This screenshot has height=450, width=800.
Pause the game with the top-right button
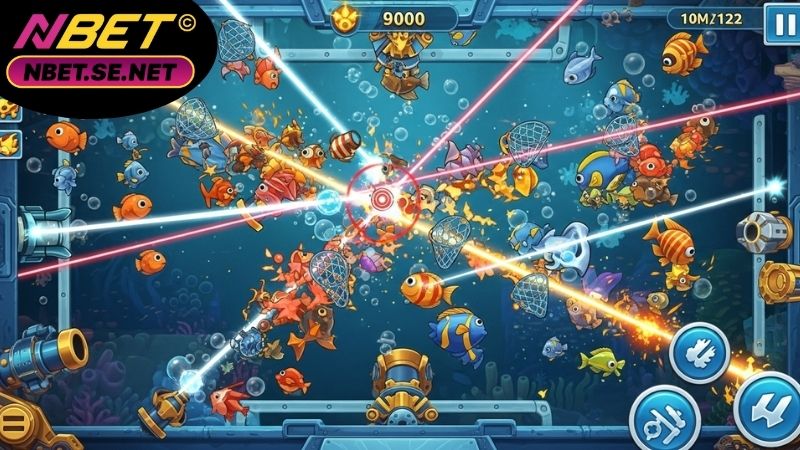pos(777,22)
